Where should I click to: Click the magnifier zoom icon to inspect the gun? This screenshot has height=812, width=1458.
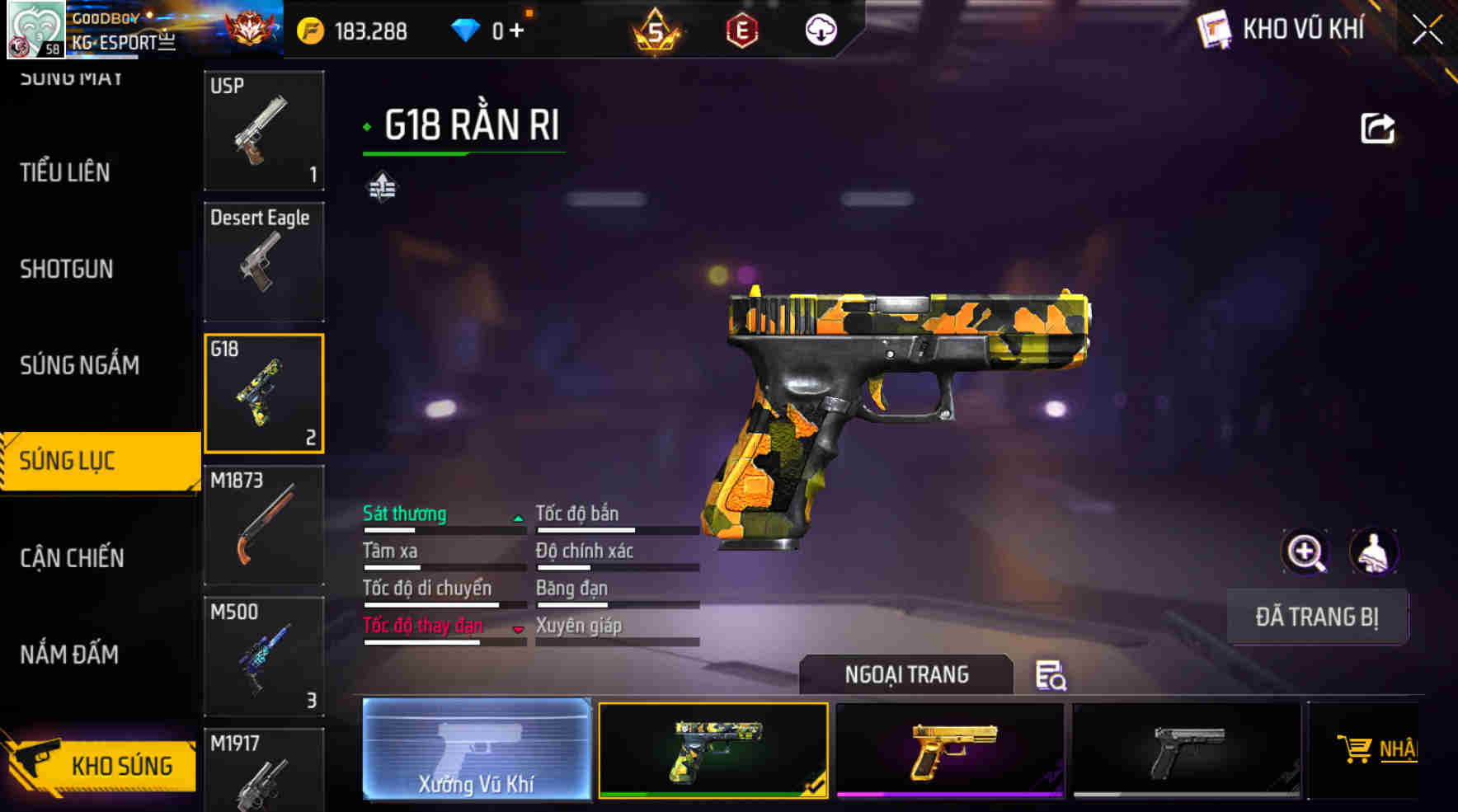1306,552
